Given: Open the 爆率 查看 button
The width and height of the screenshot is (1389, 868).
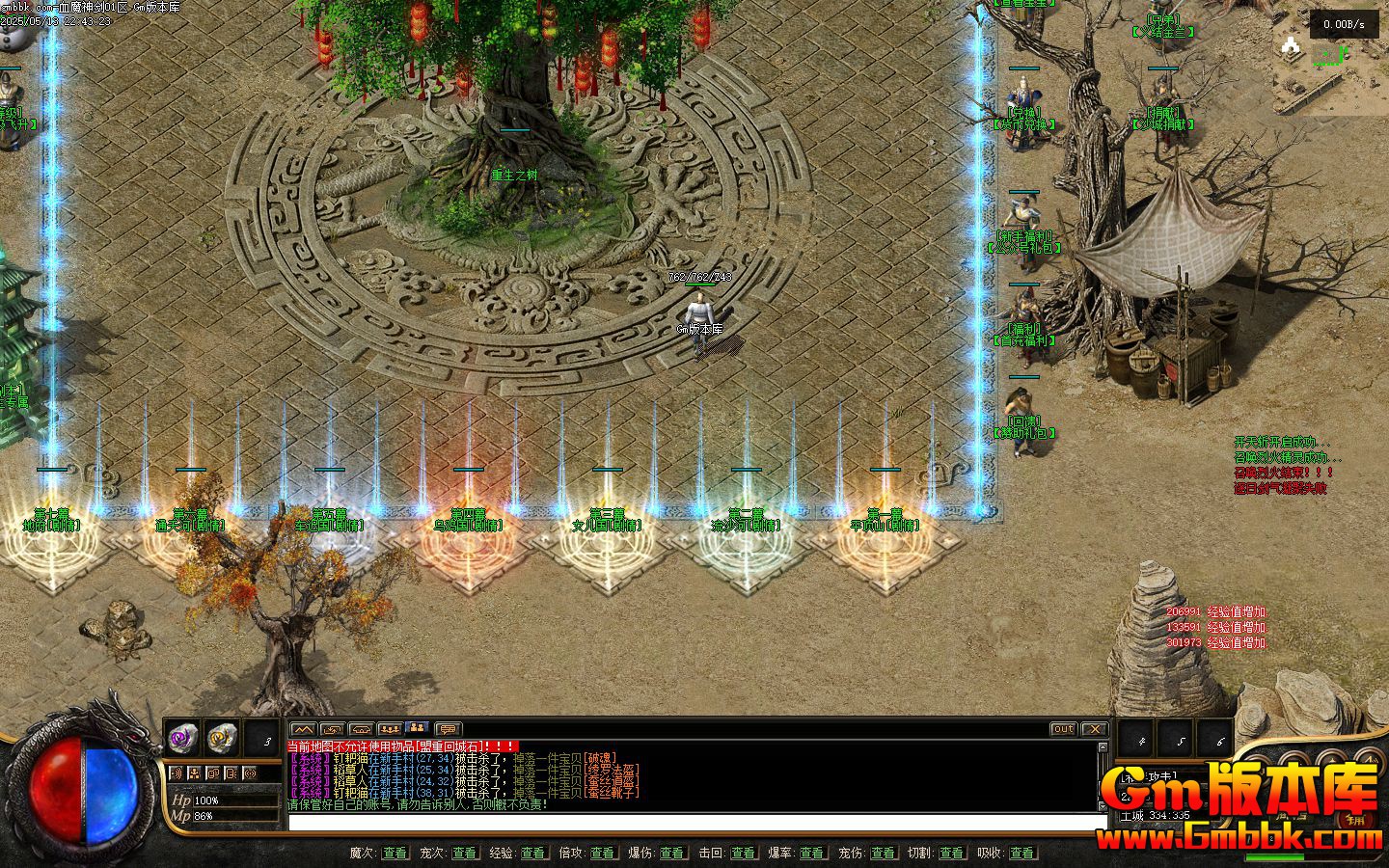Looking at the screenshot, I should (812, 853).
